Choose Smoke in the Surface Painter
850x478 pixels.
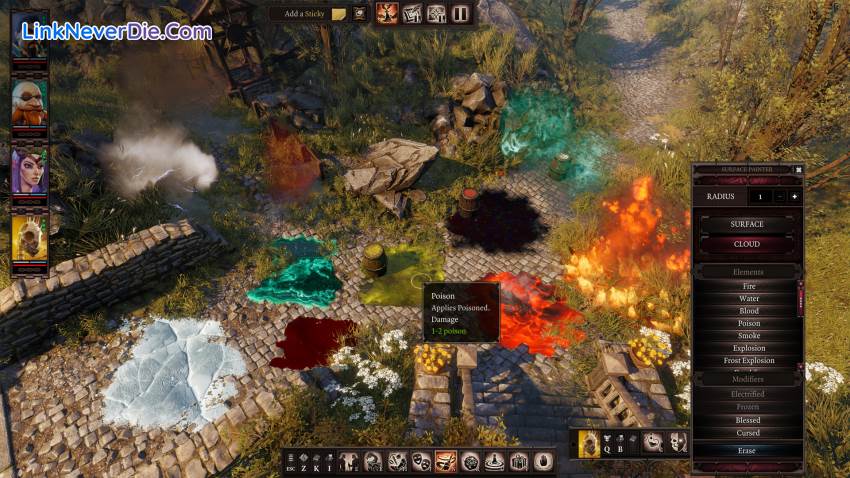pos(748,336)
